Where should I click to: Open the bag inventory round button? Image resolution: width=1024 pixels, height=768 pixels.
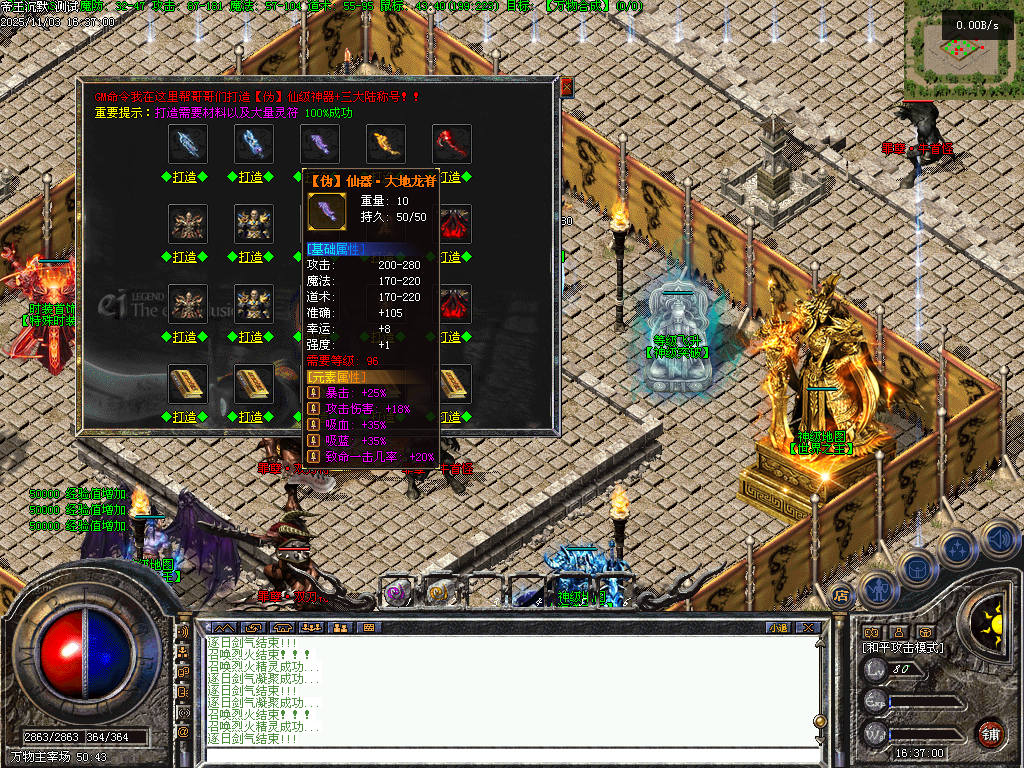point(915,568)
